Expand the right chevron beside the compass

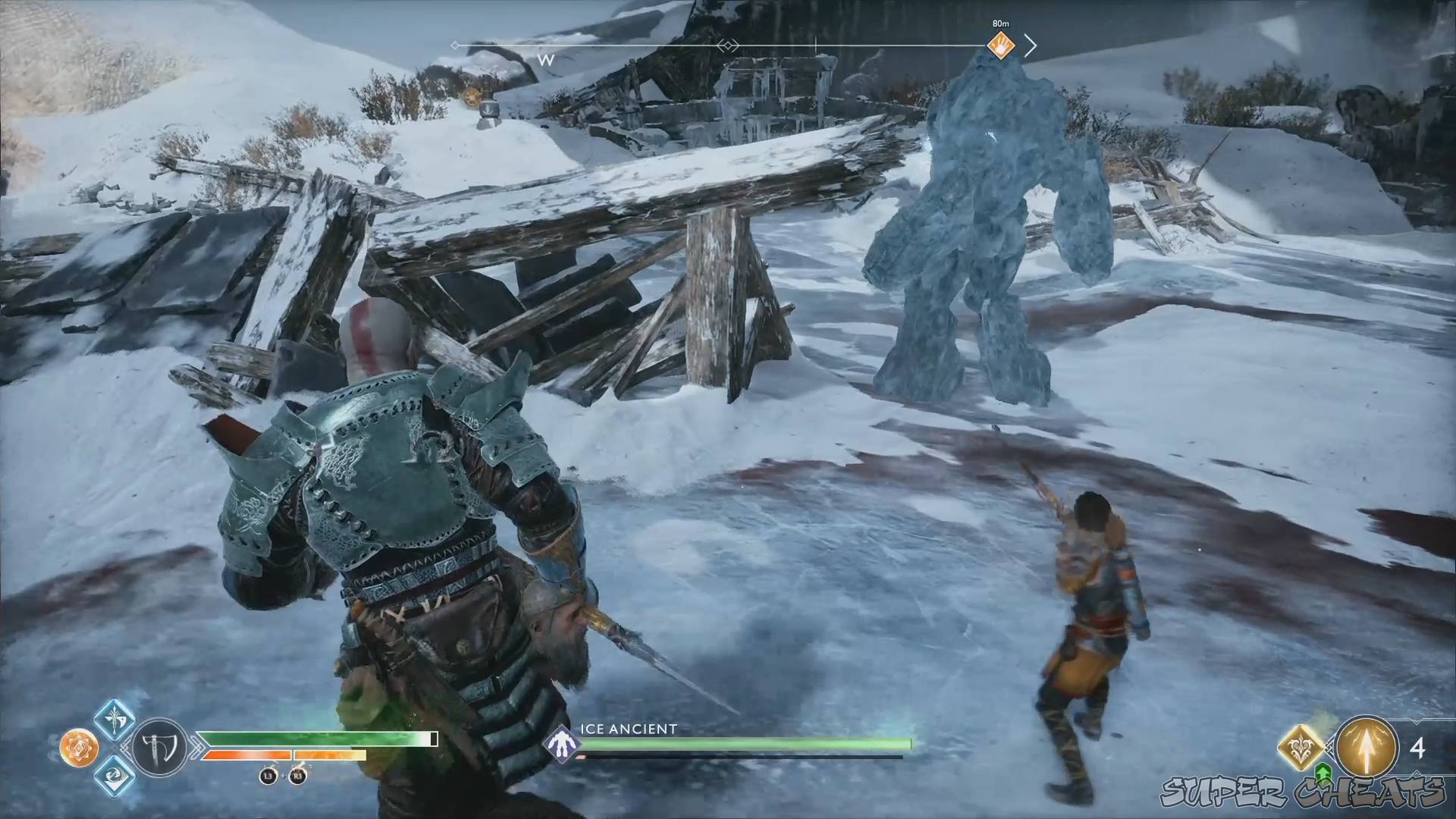click(1032, 45)
